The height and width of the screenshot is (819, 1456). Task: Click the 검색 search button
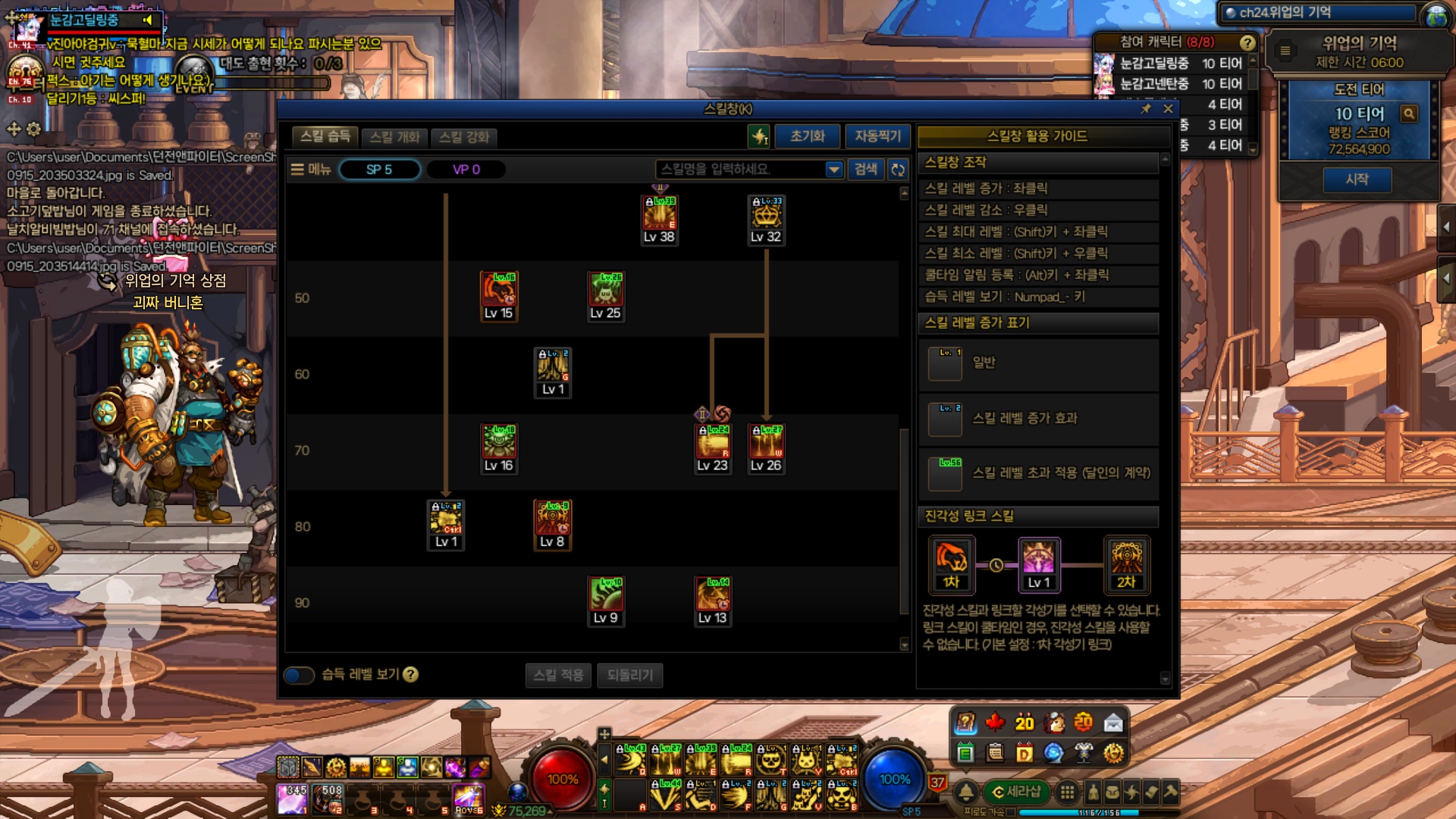click(x=866, y=170)
